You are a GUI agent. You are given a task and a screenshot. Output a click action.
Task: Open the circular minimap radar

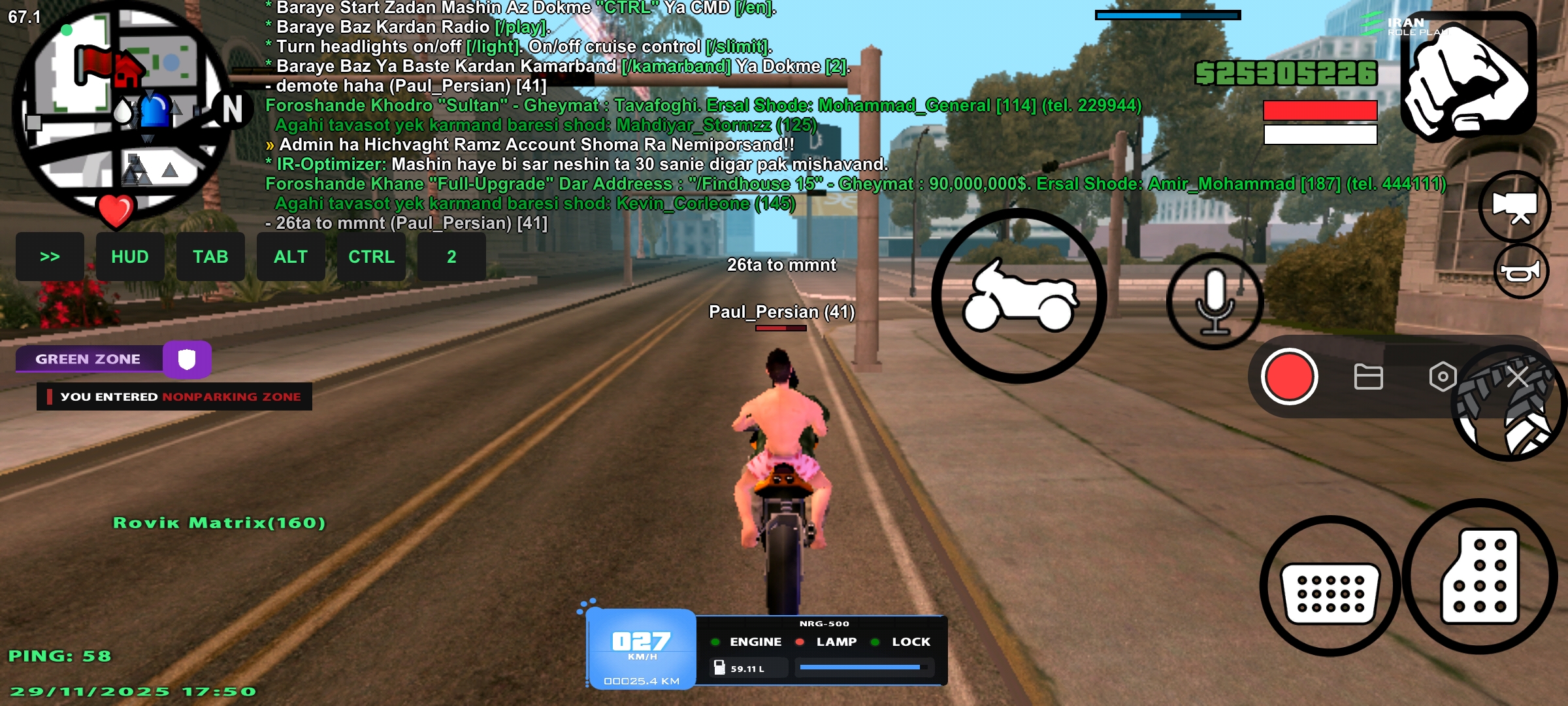coord(121,111)
